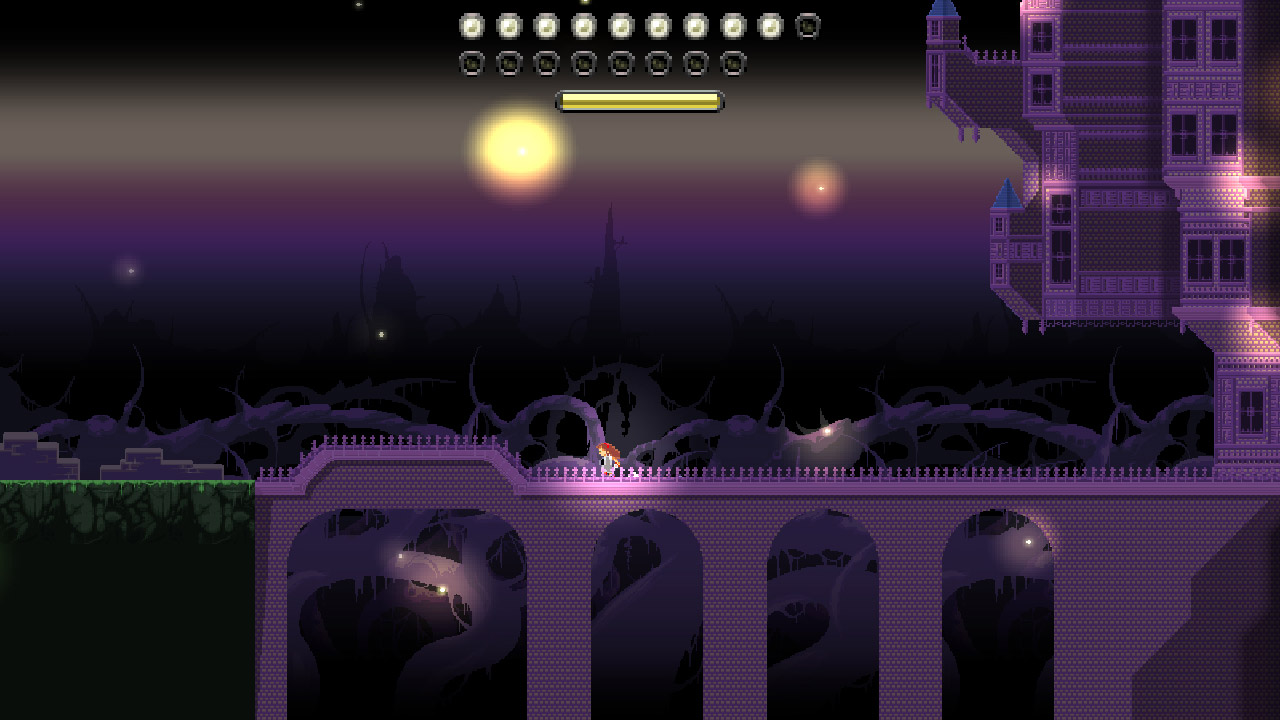Select the leftmost dark orb in the second row
1280x720 pixels.
[470, 63]
